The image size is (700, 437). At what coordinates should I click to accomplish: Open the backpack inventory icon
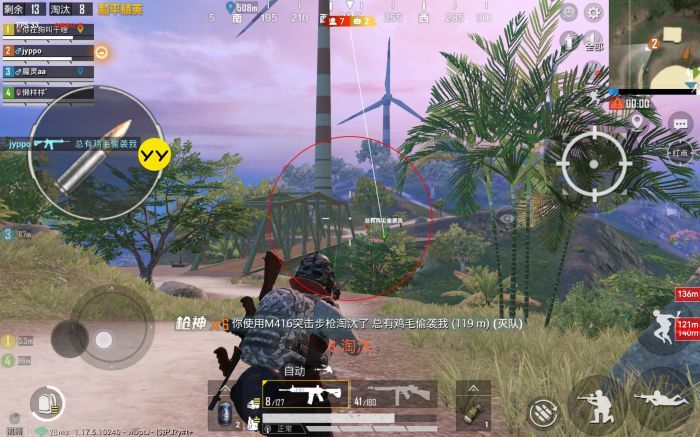click(x=44, y=402)
